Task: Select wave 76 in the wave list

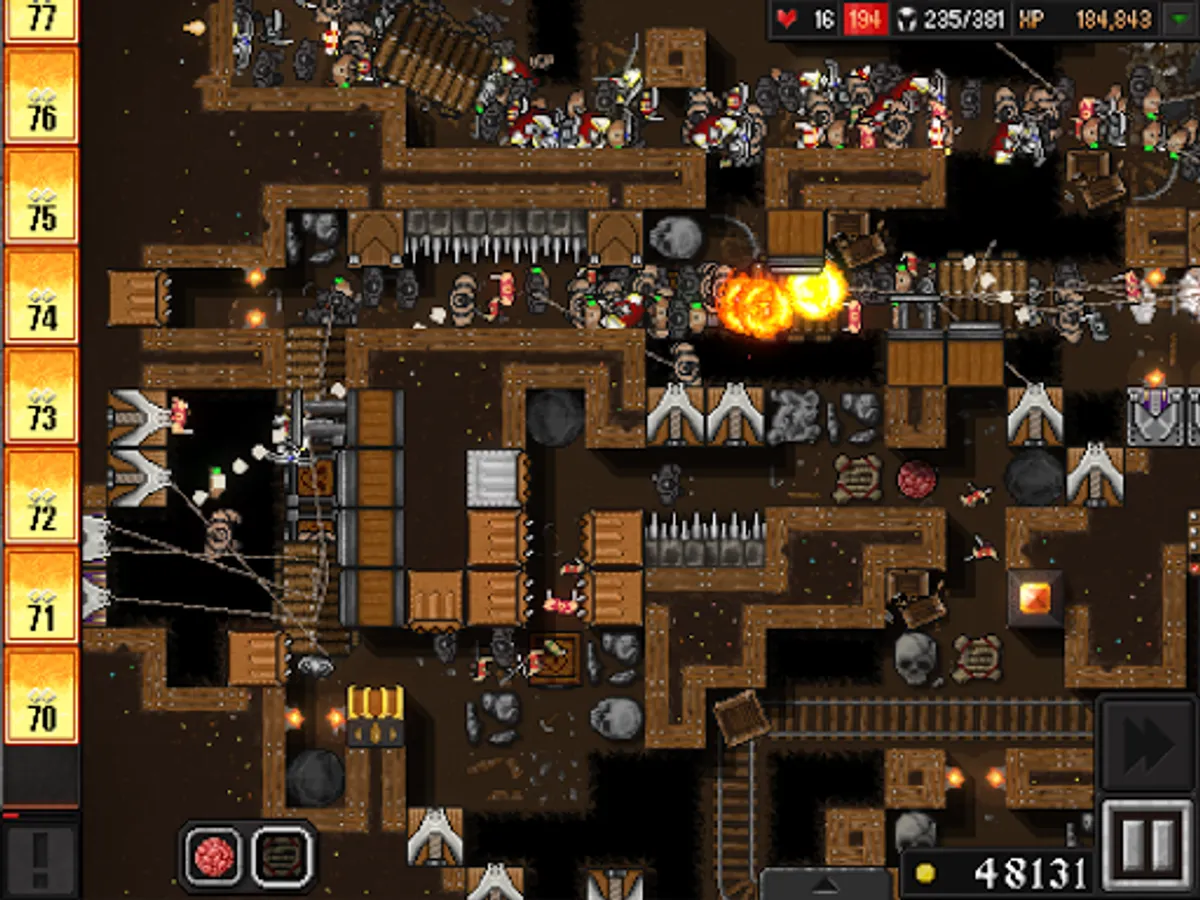Action: pyautogui.click(x=41, y=95)
